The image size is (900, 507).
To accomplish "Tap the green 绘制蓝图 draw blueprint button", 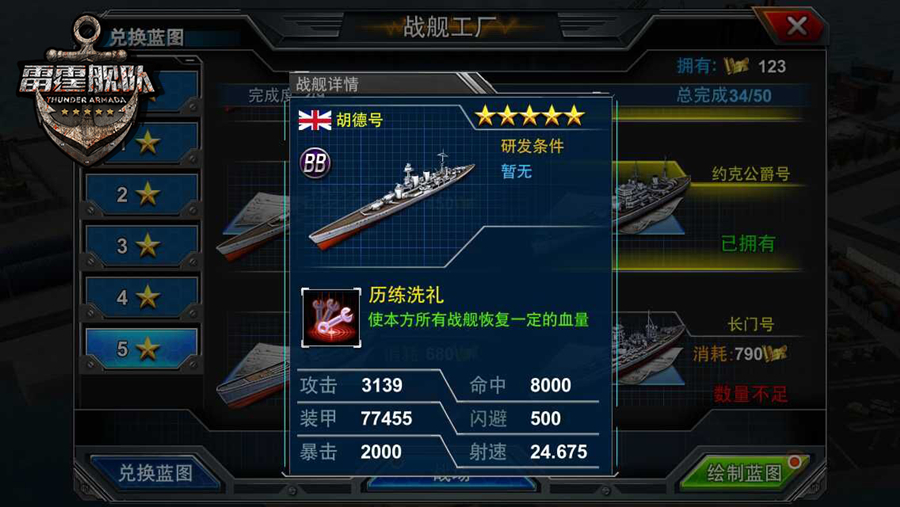I will (x=745, y=472).
